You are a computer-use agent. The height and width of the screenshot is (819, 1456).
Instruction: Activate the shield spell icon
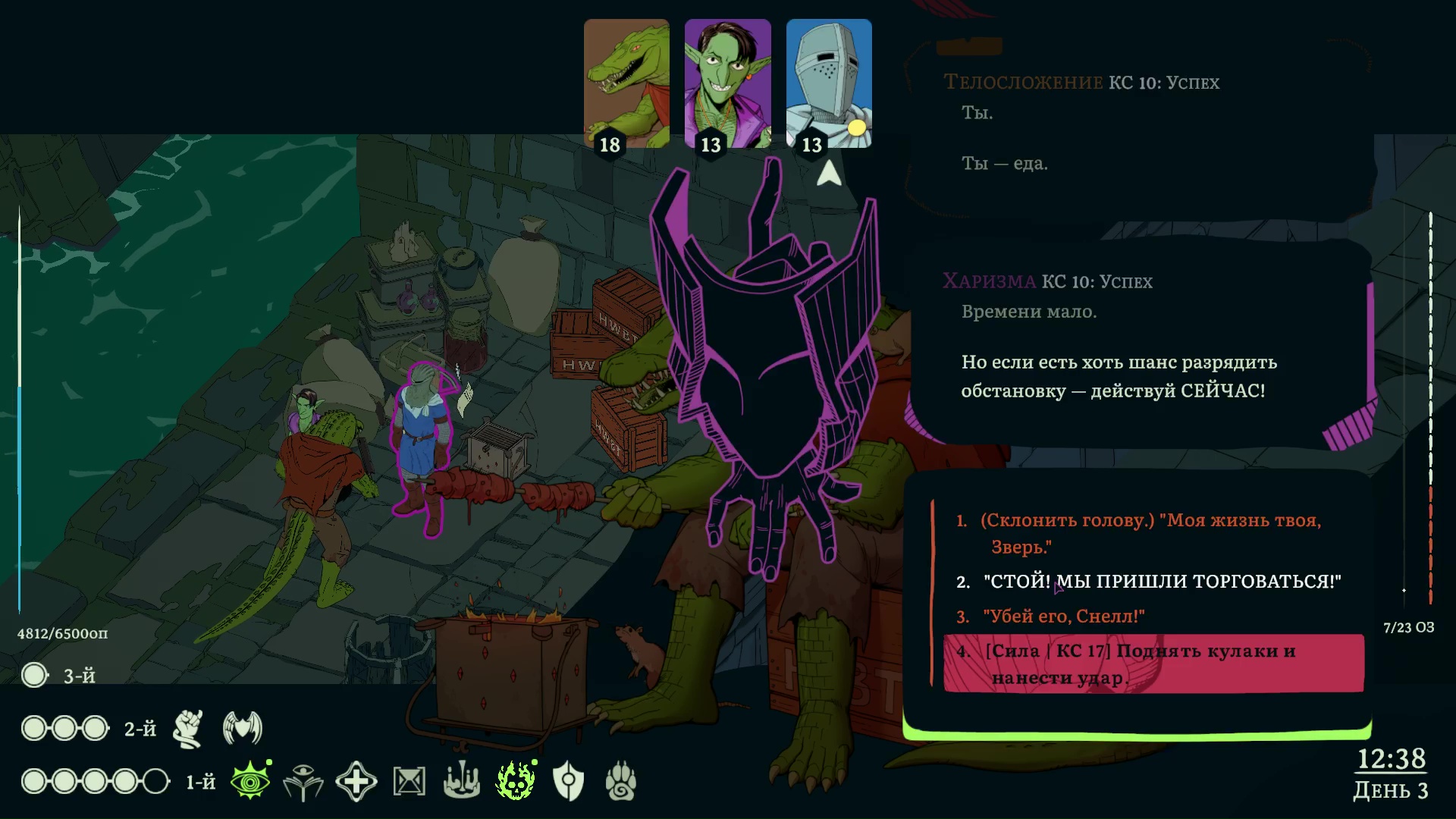pos(568,782)
